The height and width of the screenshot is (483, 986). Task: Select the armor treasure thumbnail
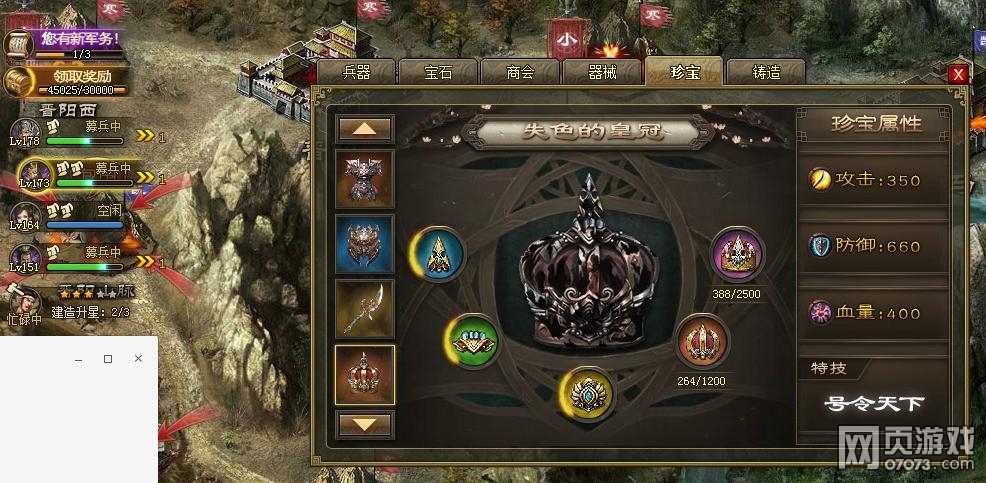pos(365,178)
